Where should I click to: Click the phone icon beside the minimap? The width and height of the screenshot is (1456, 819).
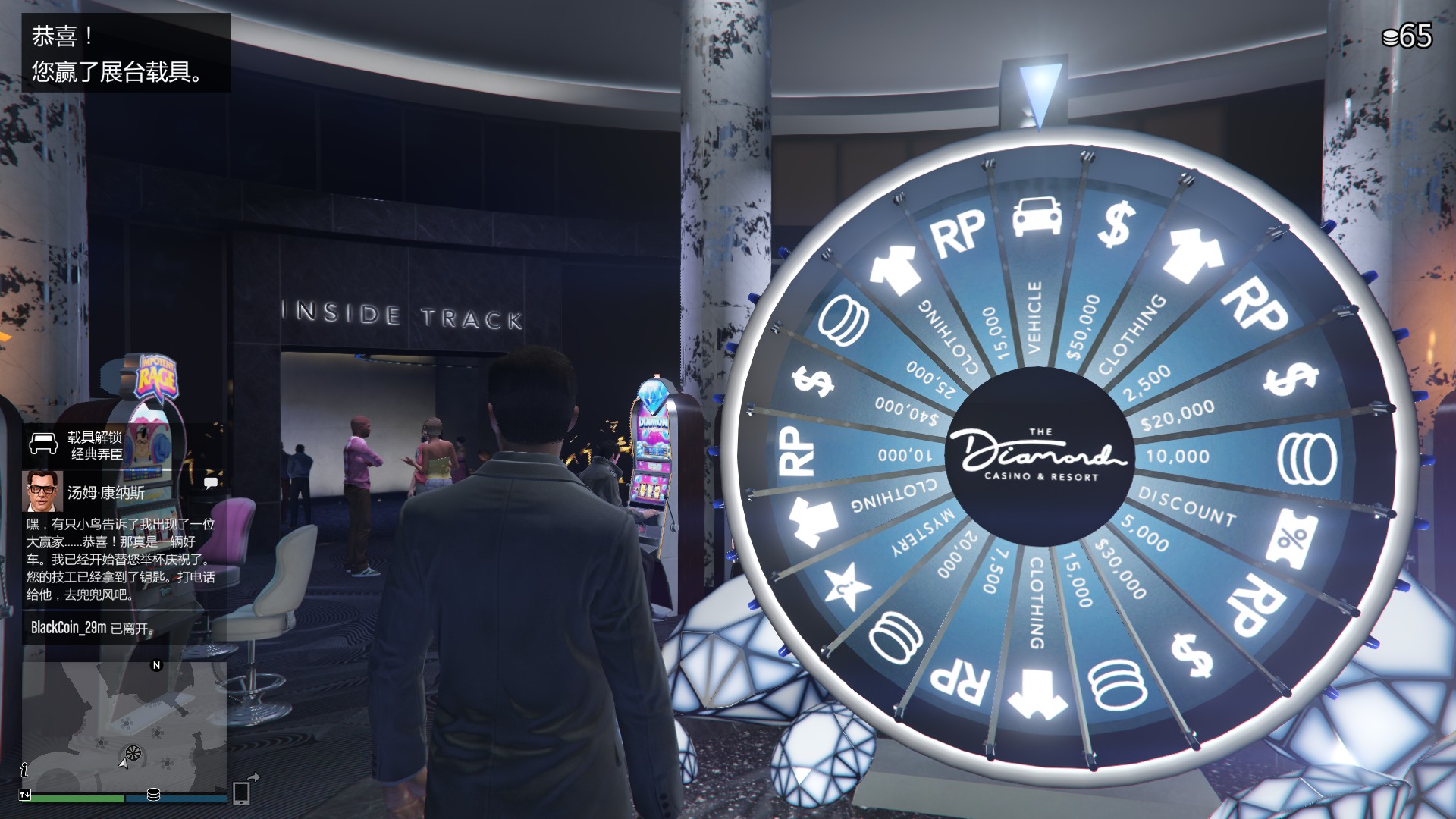[x=242, y=792]
